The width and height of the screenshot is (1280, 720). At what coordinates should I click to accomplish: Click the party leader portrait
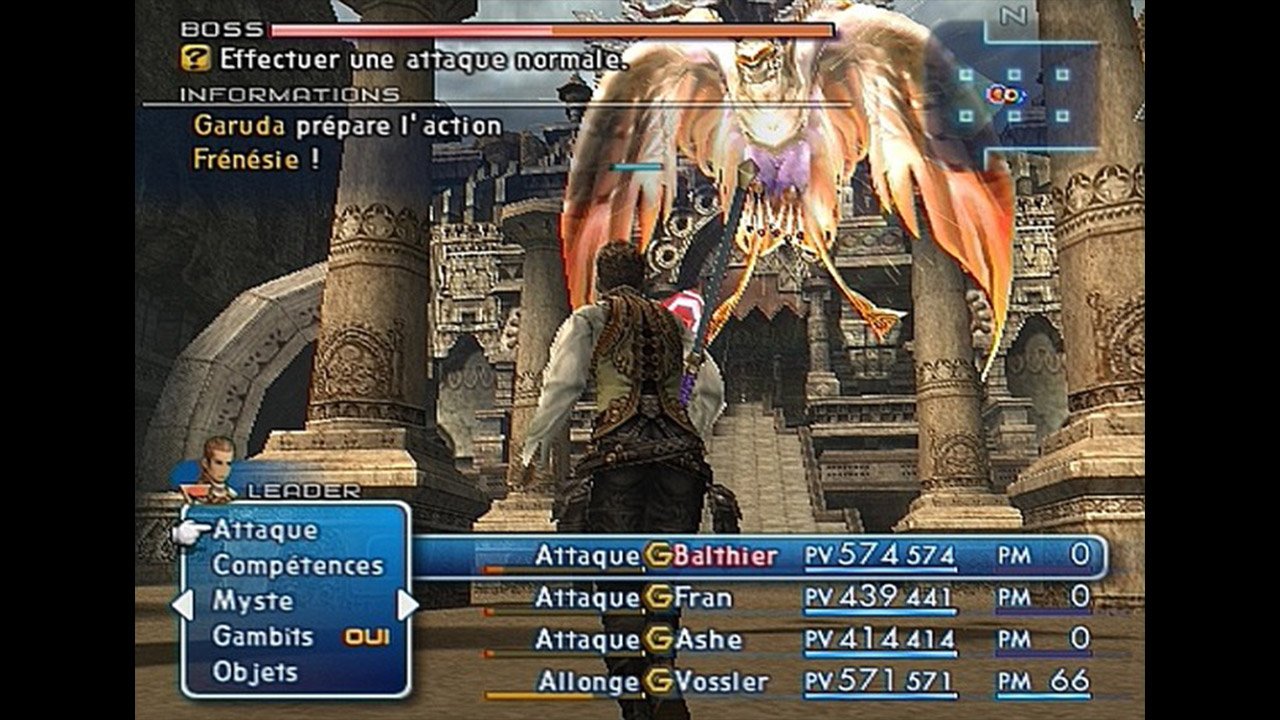pos(216,464)
